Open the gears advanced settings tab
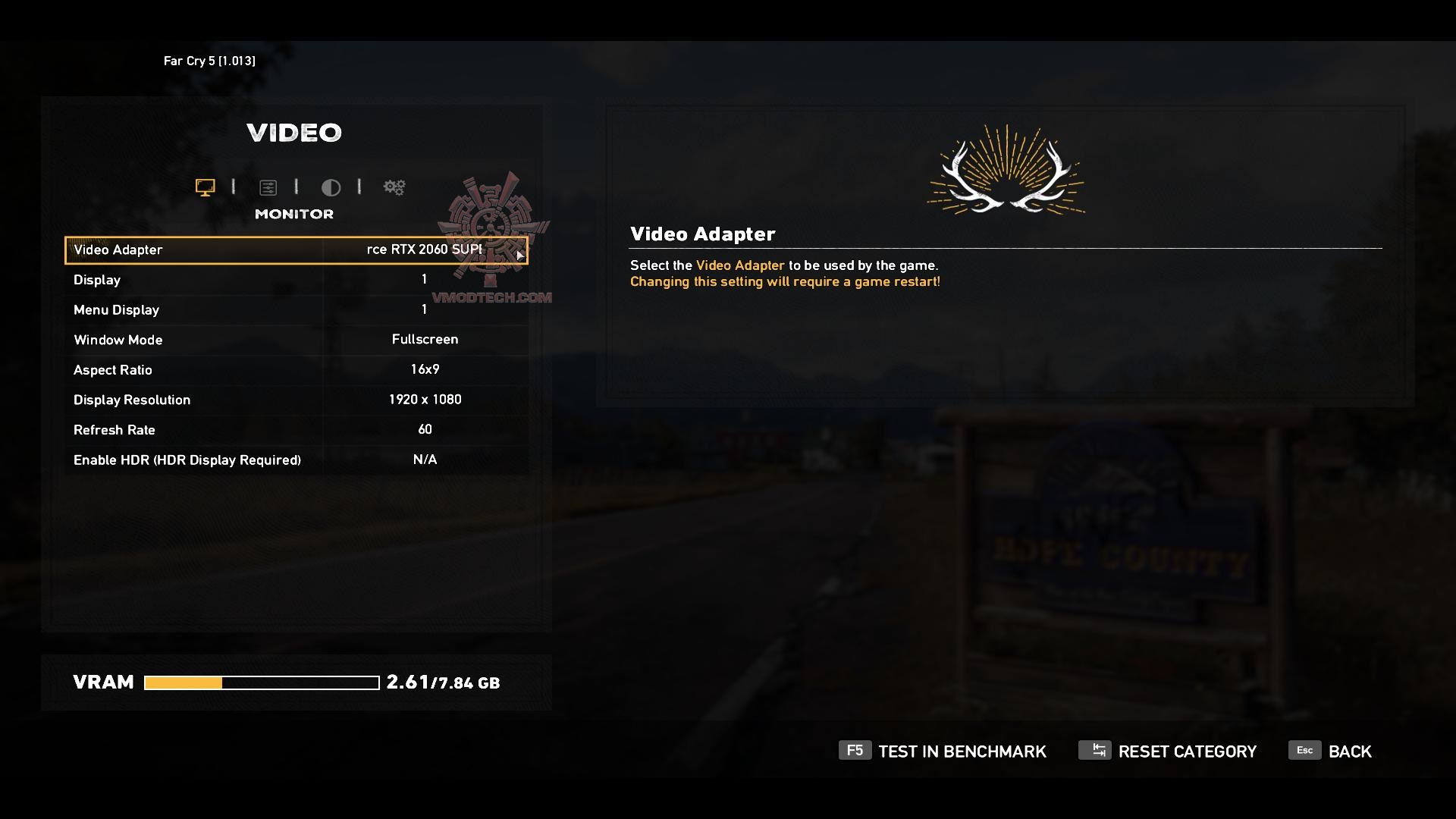 [394, 187]
